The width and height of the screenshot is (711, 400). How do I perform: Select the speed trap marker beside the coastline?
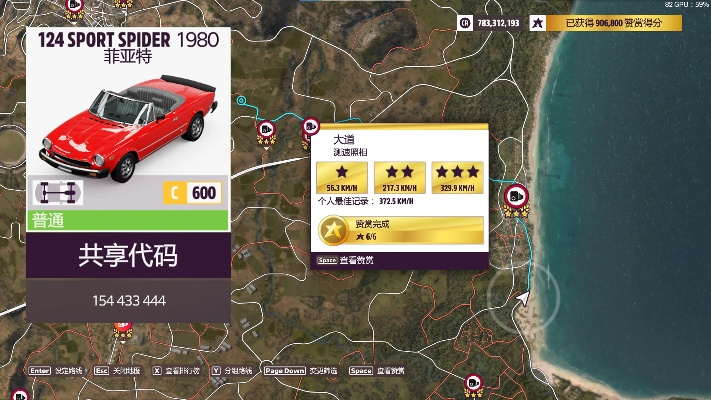[516, 197]
